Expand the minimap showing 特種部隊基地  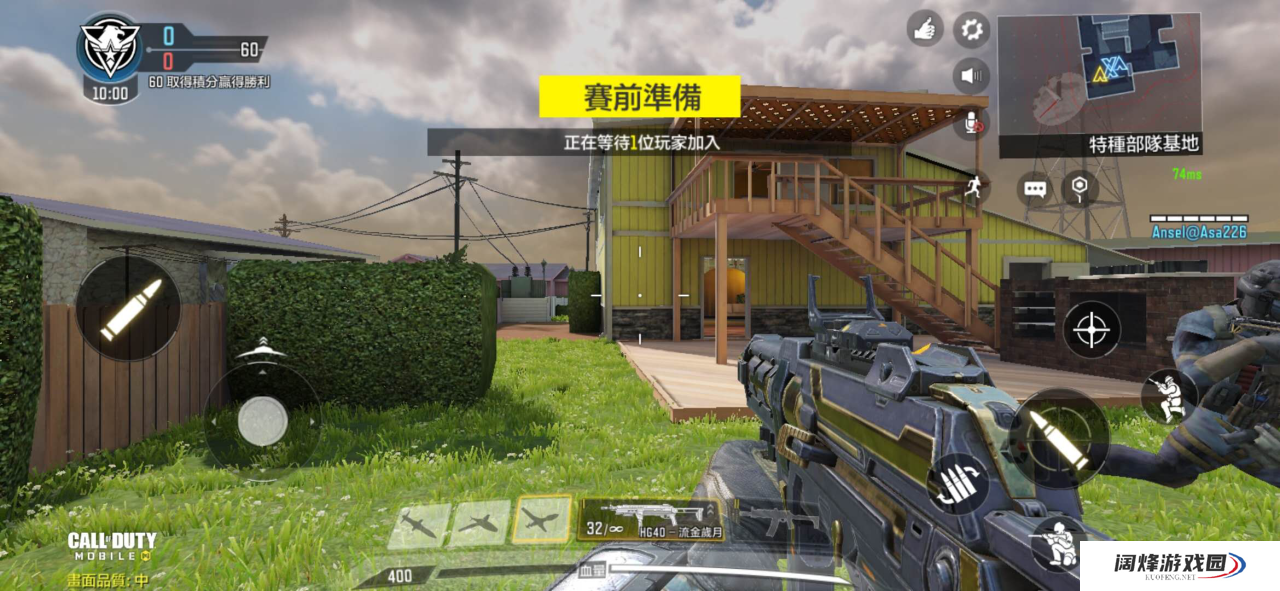[x=1099, y=75]
